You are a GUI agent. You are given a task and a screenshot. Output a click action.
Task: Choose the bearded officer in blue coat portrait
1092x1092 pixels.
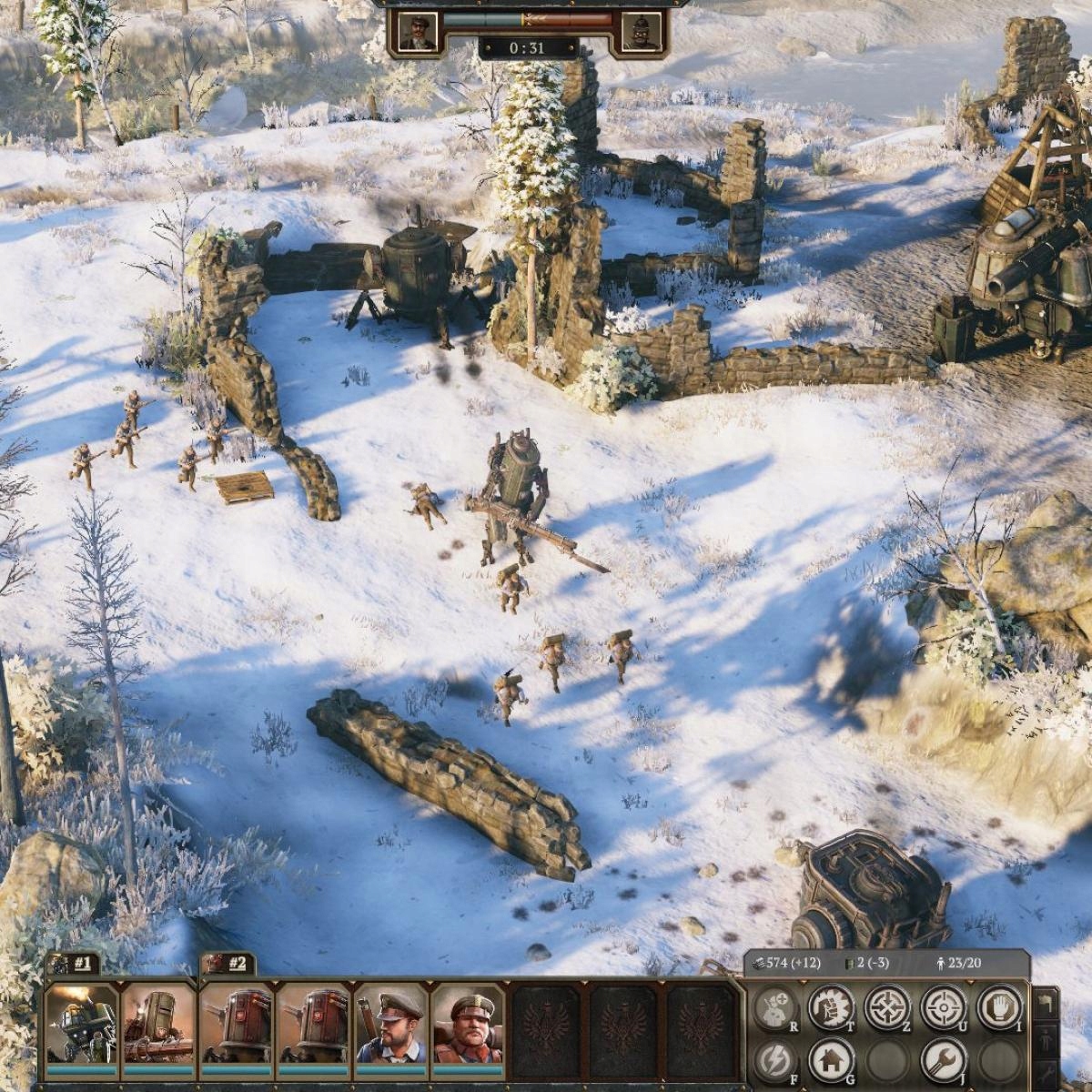390,1023
